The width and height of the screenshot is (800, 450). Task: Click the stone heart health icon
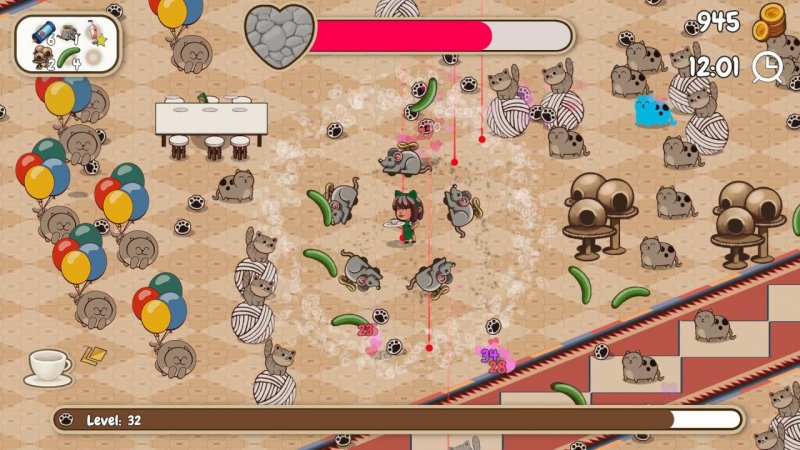[280, 36]
